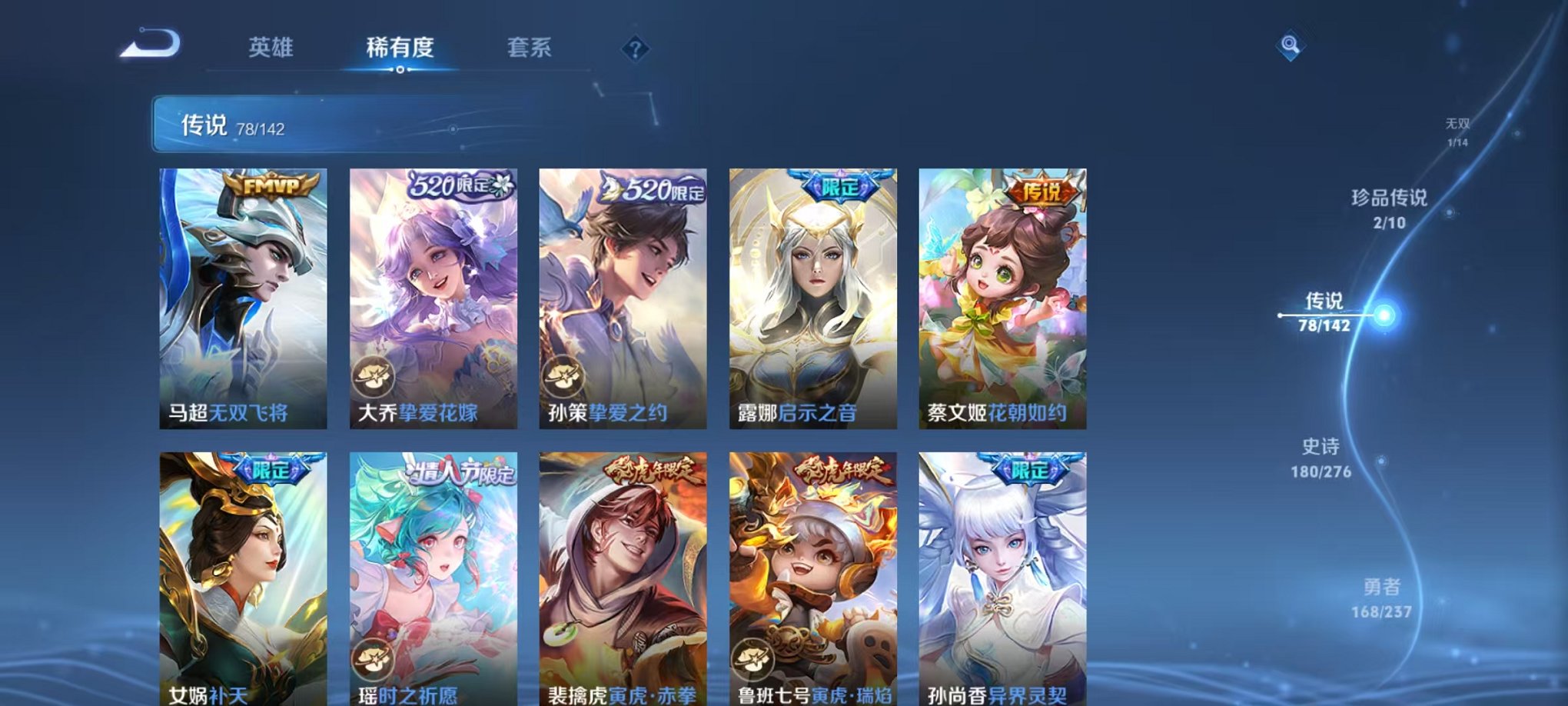This screenshot has height=706, width=1568.
Task: Select the 稀有度 tab
Action: point(400,48)
